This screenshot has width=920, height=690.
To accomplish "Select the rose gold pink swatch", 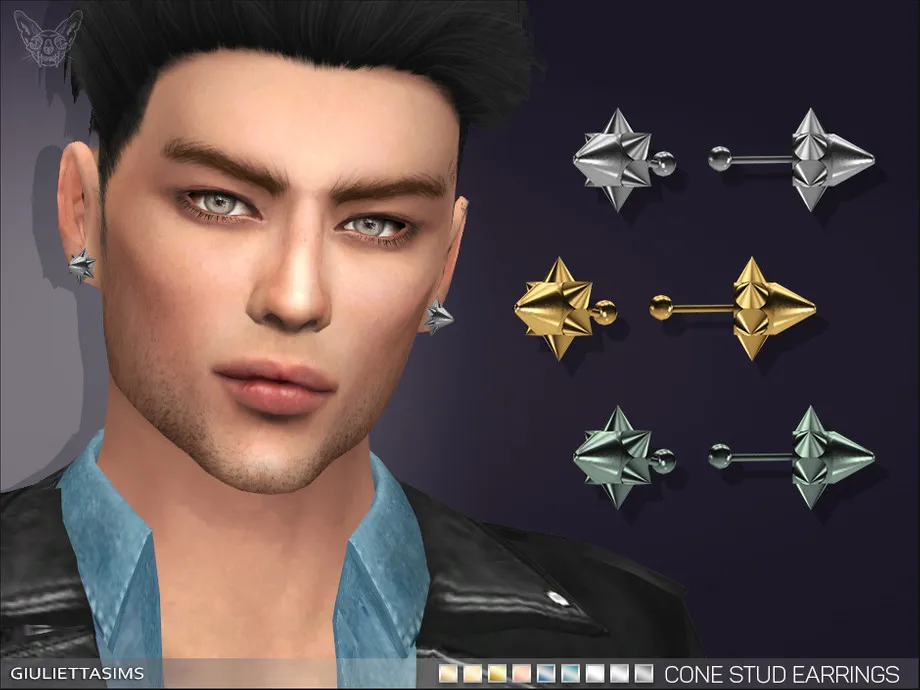I will (x=522, y=673).
